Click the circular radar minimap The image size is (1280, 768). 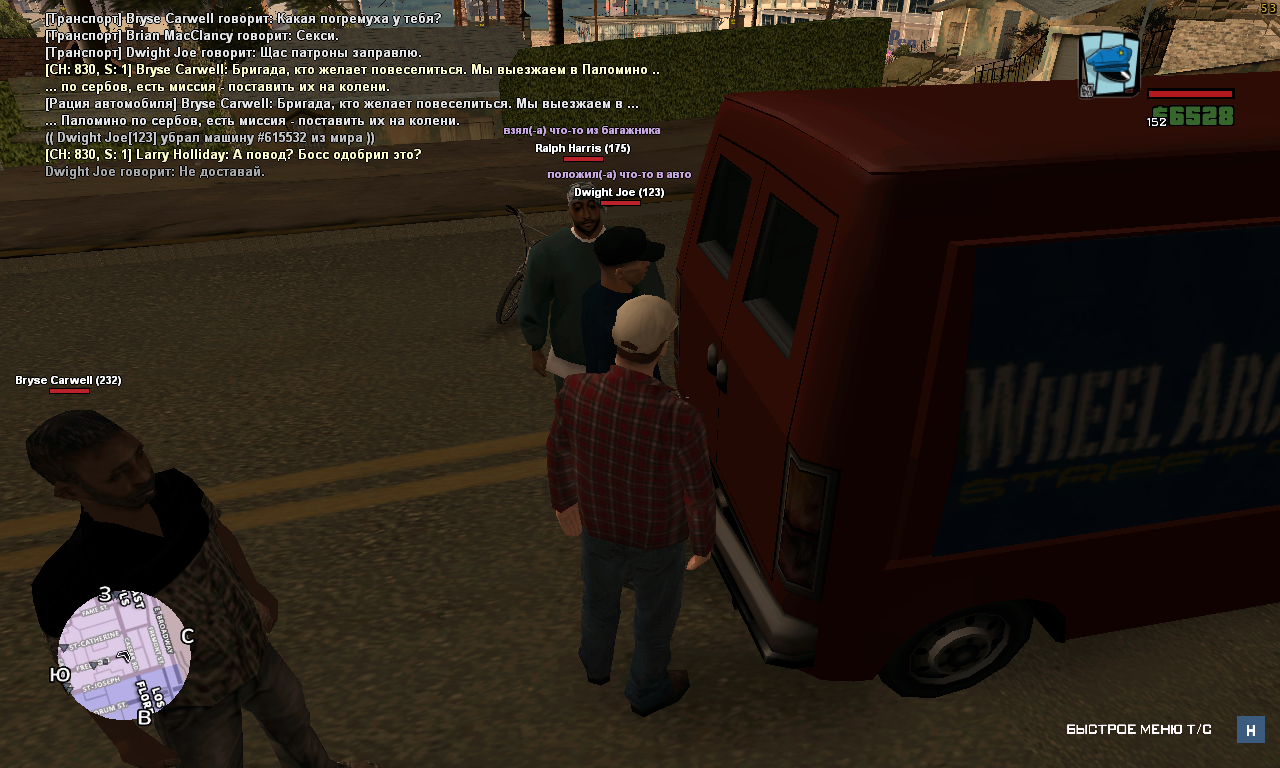(124, 655)
